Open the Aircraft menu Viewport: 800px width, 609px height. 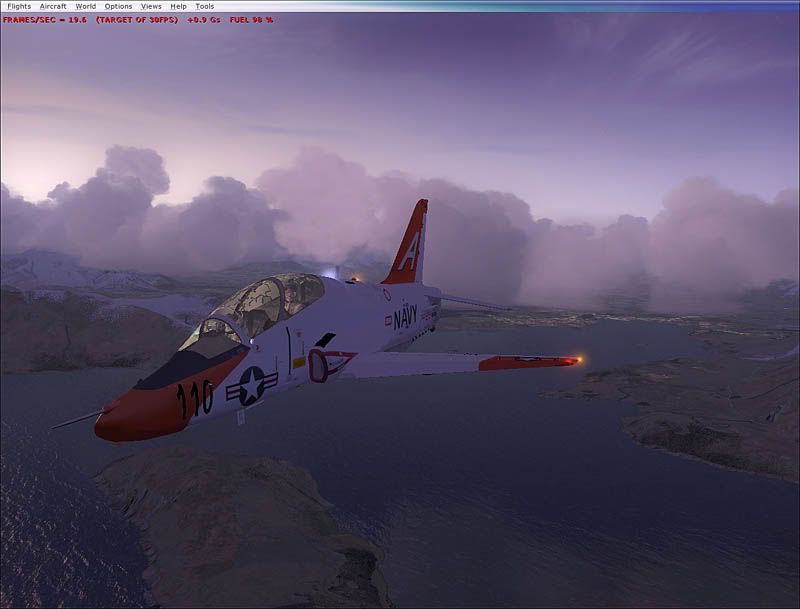tap(53, 6)
